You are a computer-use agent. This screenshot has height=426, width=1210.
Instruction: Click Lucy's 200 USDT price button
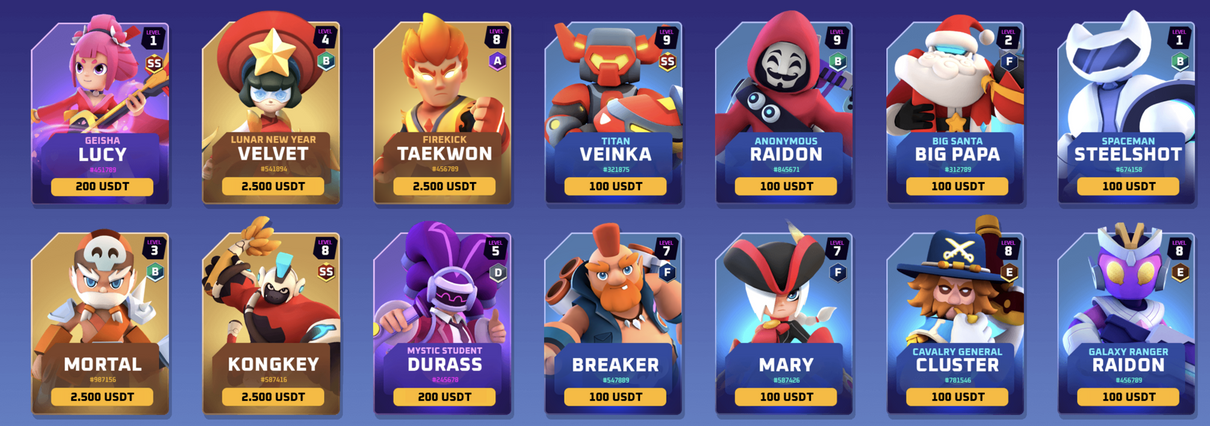tap(102, 187)
